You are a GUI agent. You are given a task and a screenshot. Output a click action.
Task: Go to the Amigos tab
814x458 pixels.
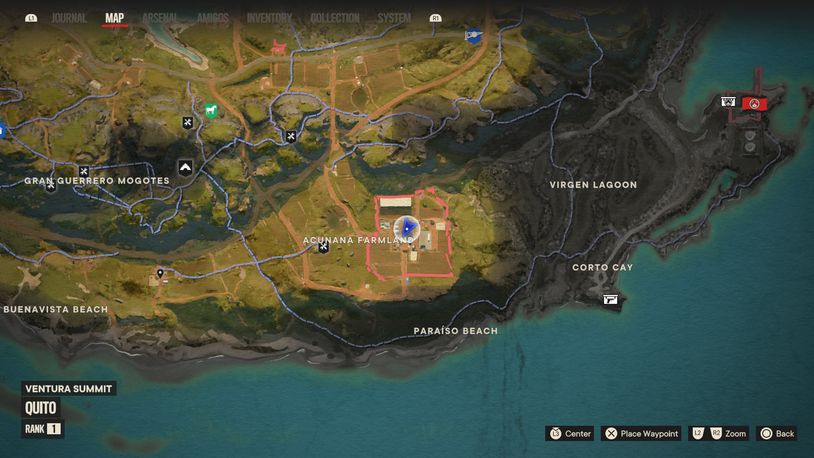tap(212, 18)
